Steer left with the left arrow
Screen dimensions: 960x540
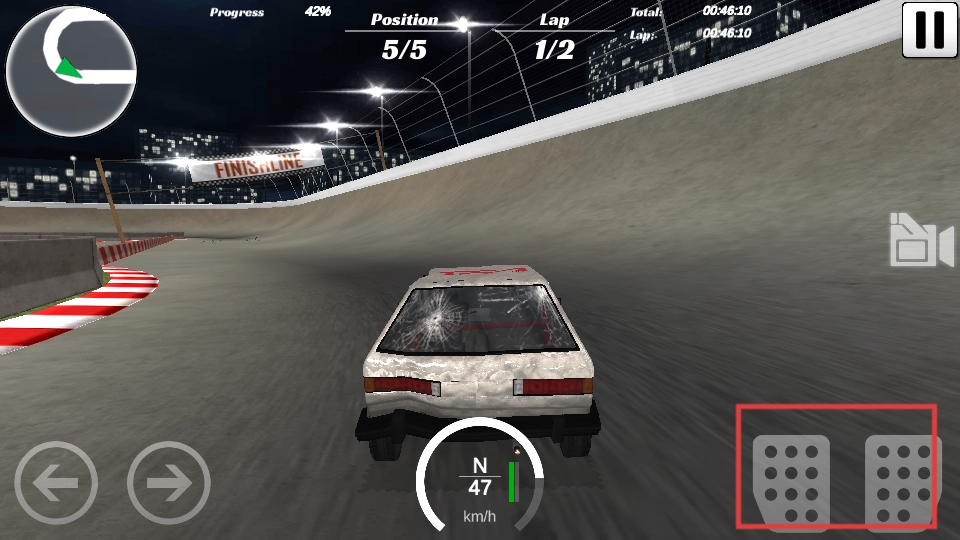(x=56, y=484)
